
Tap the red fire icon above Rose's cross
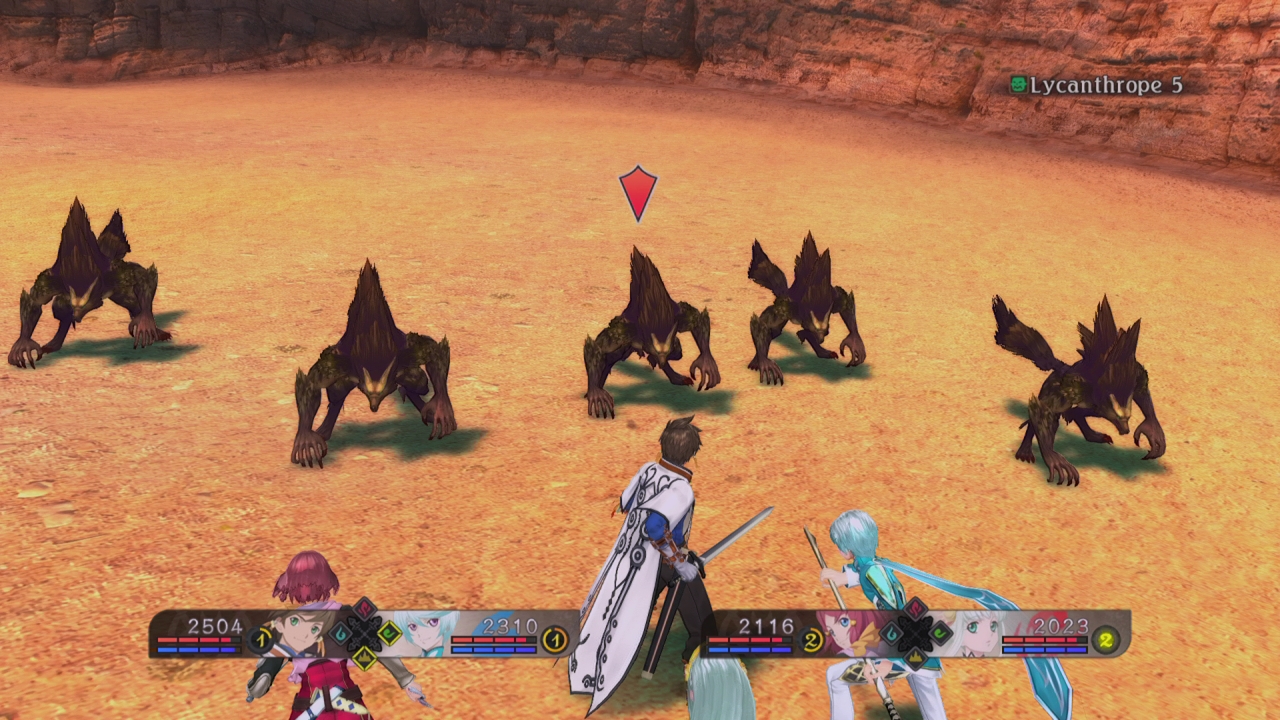pyautogui.click(x=915, y=609)
